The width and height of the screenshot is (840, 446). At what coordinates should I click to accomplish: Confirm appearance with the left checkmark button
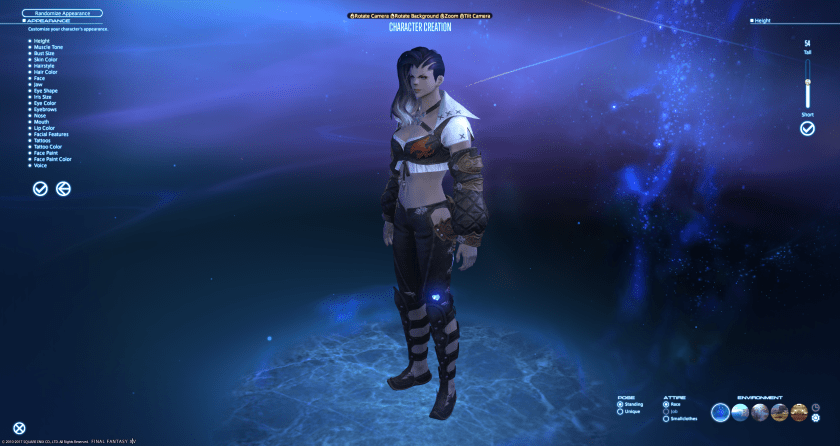point(40,188)
